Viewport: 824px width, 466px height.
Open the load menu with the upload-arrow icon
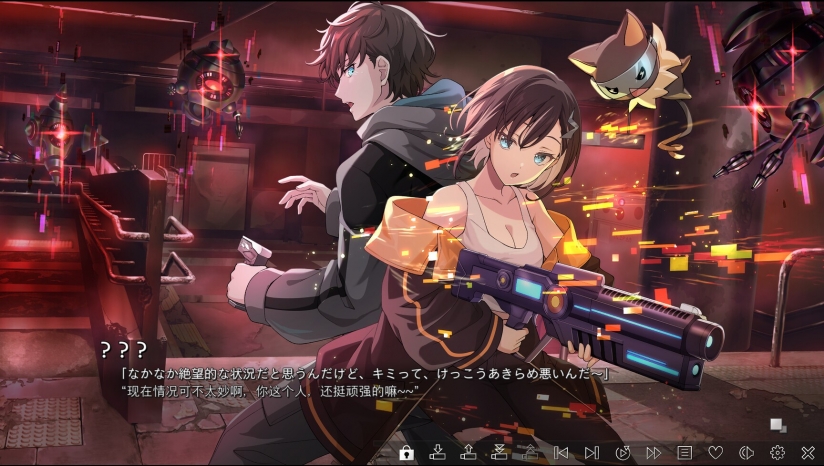coord(468,453)
